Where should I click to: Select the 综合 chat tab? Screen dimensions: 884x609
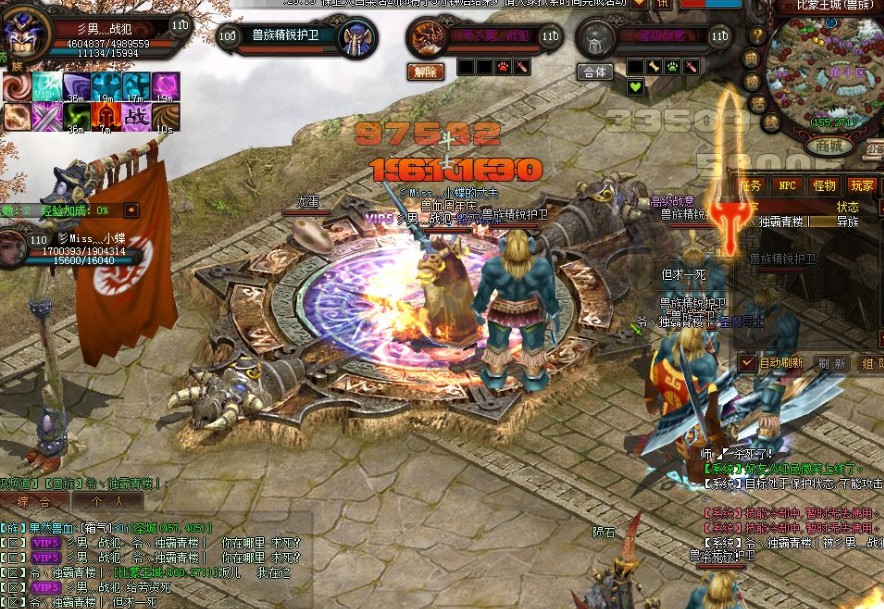click(x=35, y=500)
